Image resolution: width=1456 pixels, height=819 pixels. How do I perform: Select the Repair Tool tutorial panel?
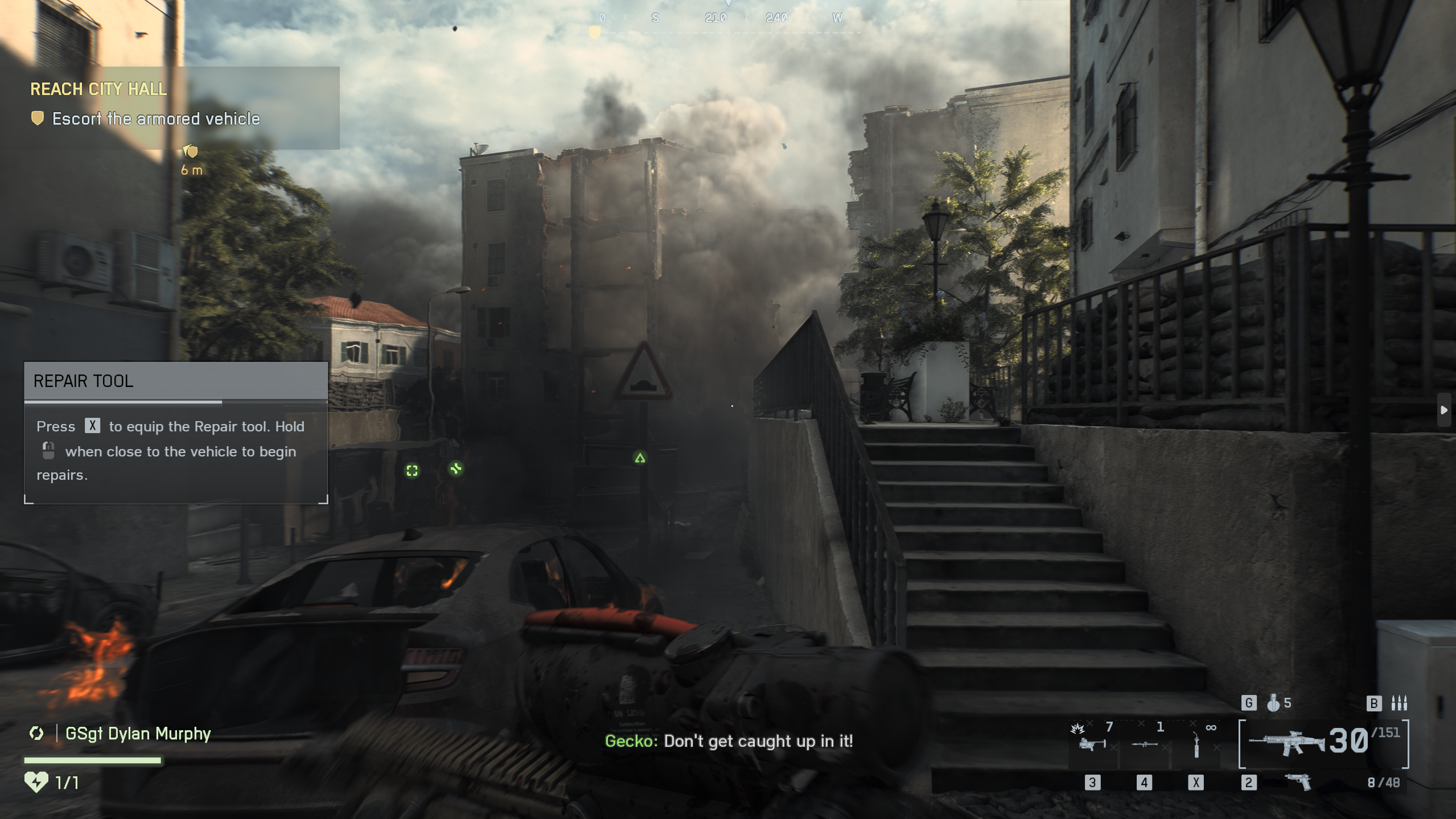(175, 433)
